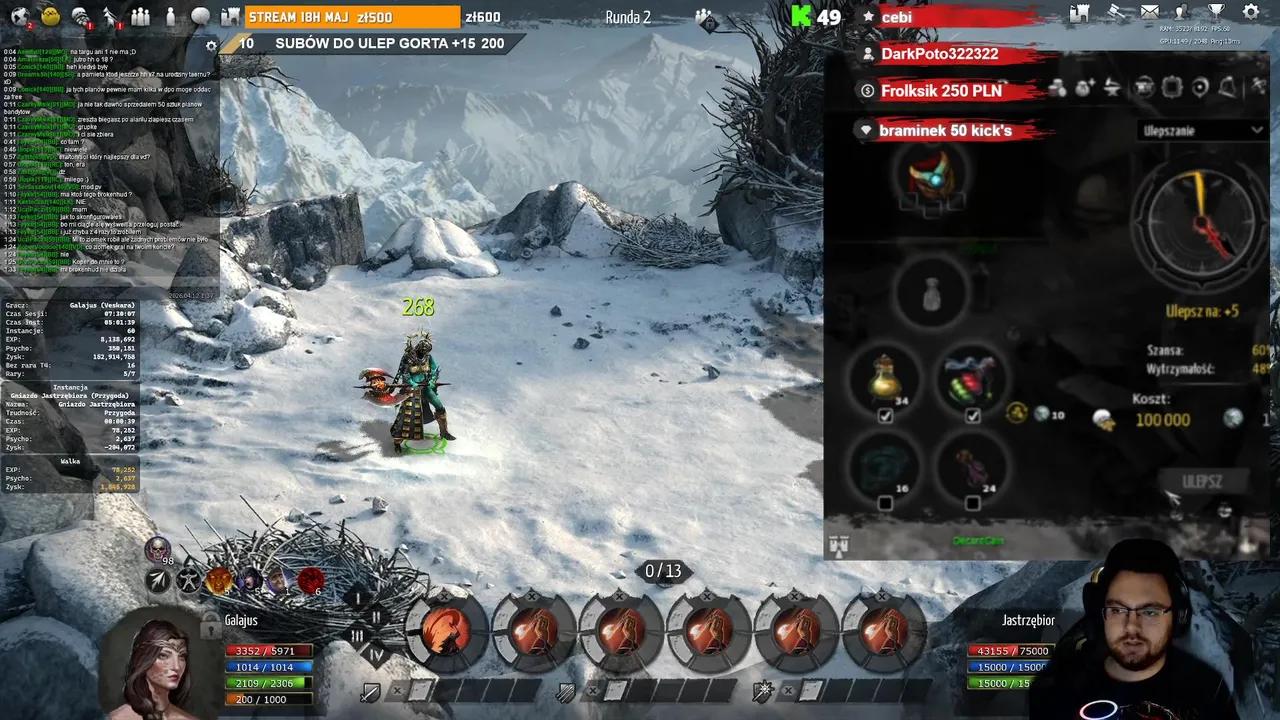This screenshot has height=720, width=1280.
Task: Open the auction hammer icon
Action: (1114, 13)
